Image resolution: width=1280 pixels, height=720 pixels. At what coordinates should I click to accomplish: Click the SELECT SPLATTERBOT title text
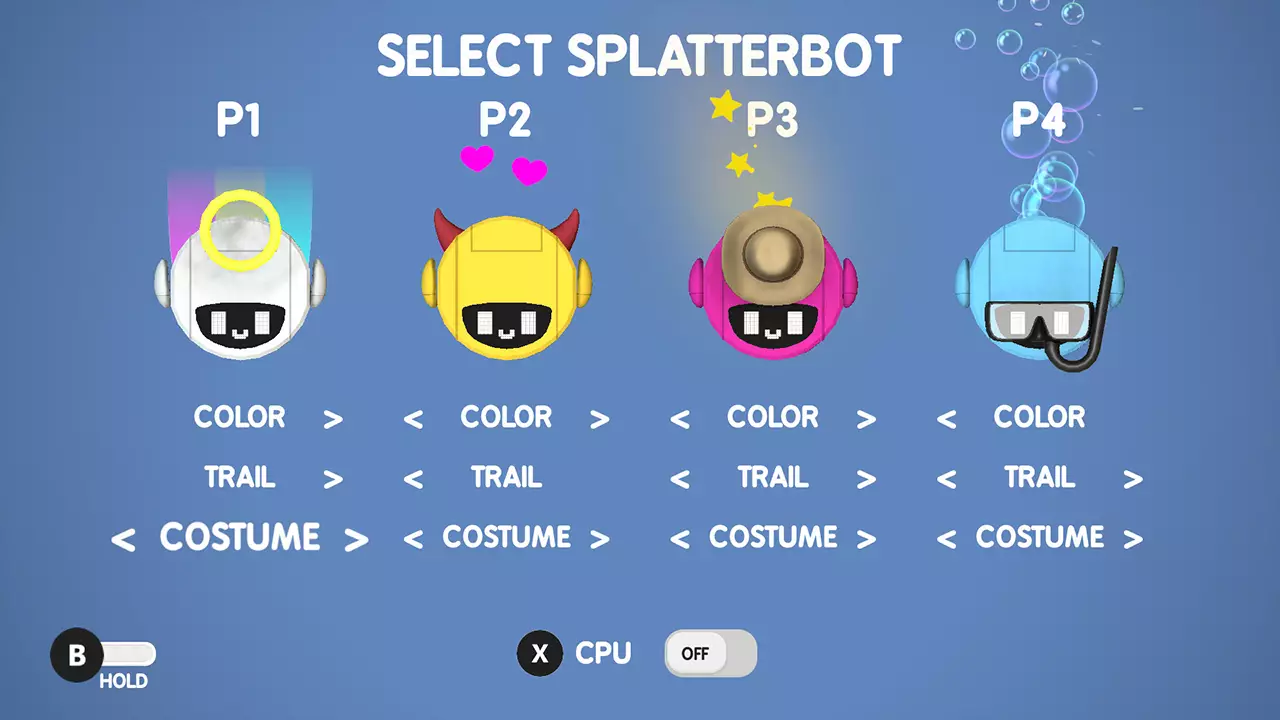[x=640, y=56]
